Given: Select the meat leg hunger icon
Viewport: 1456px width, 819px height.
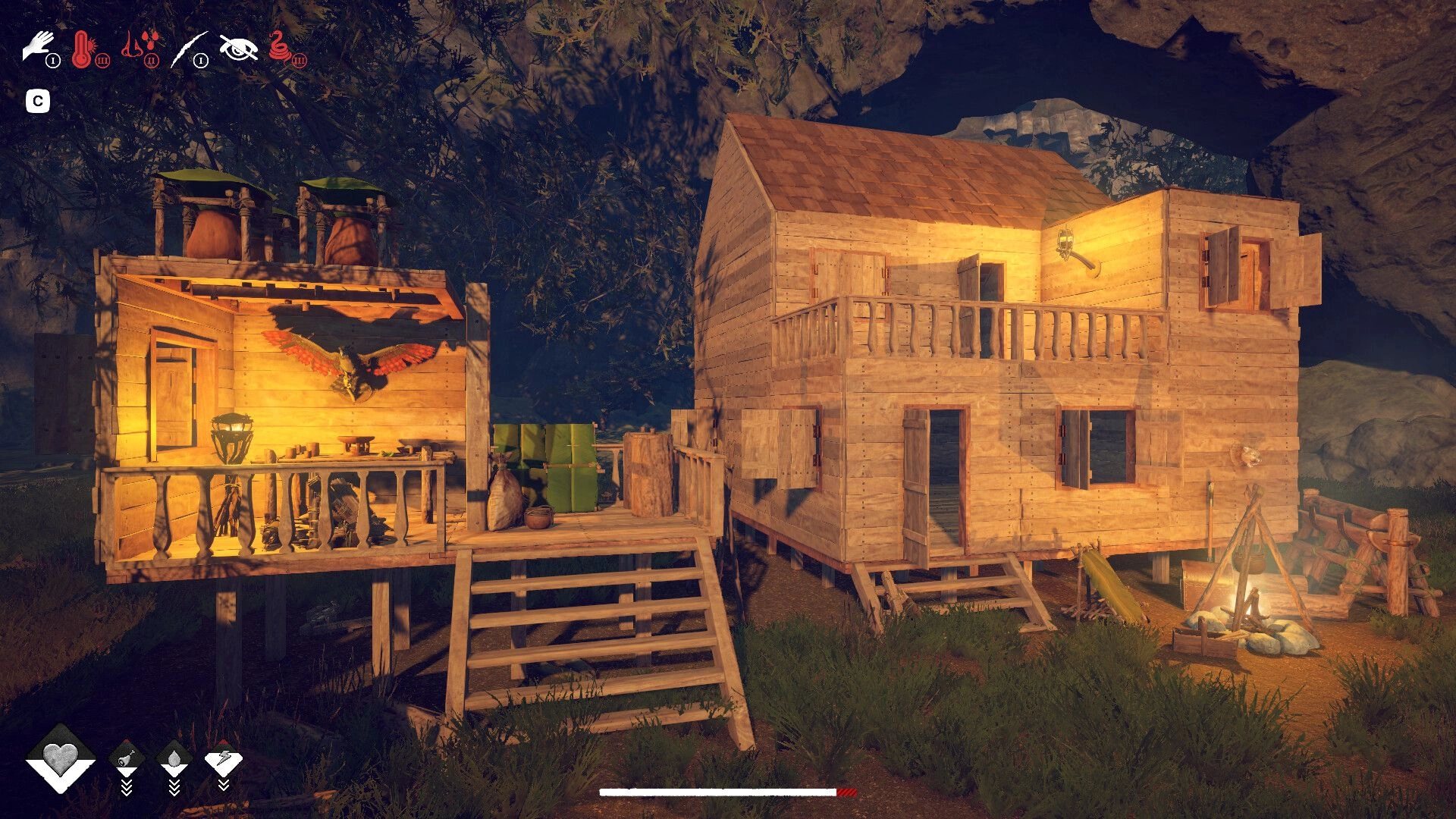Looking at the screenshot, I should [x=127, y=757].
